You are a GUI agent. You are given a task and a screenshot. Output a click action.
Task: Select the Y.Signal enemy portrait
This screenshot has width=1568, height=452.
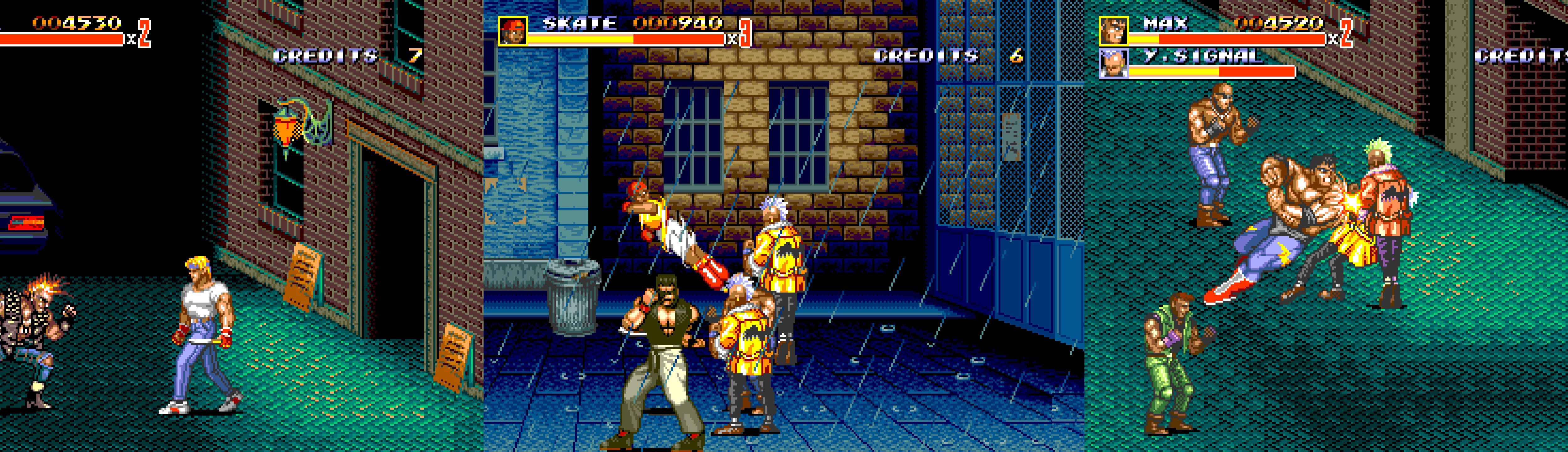pos(1113,64)
